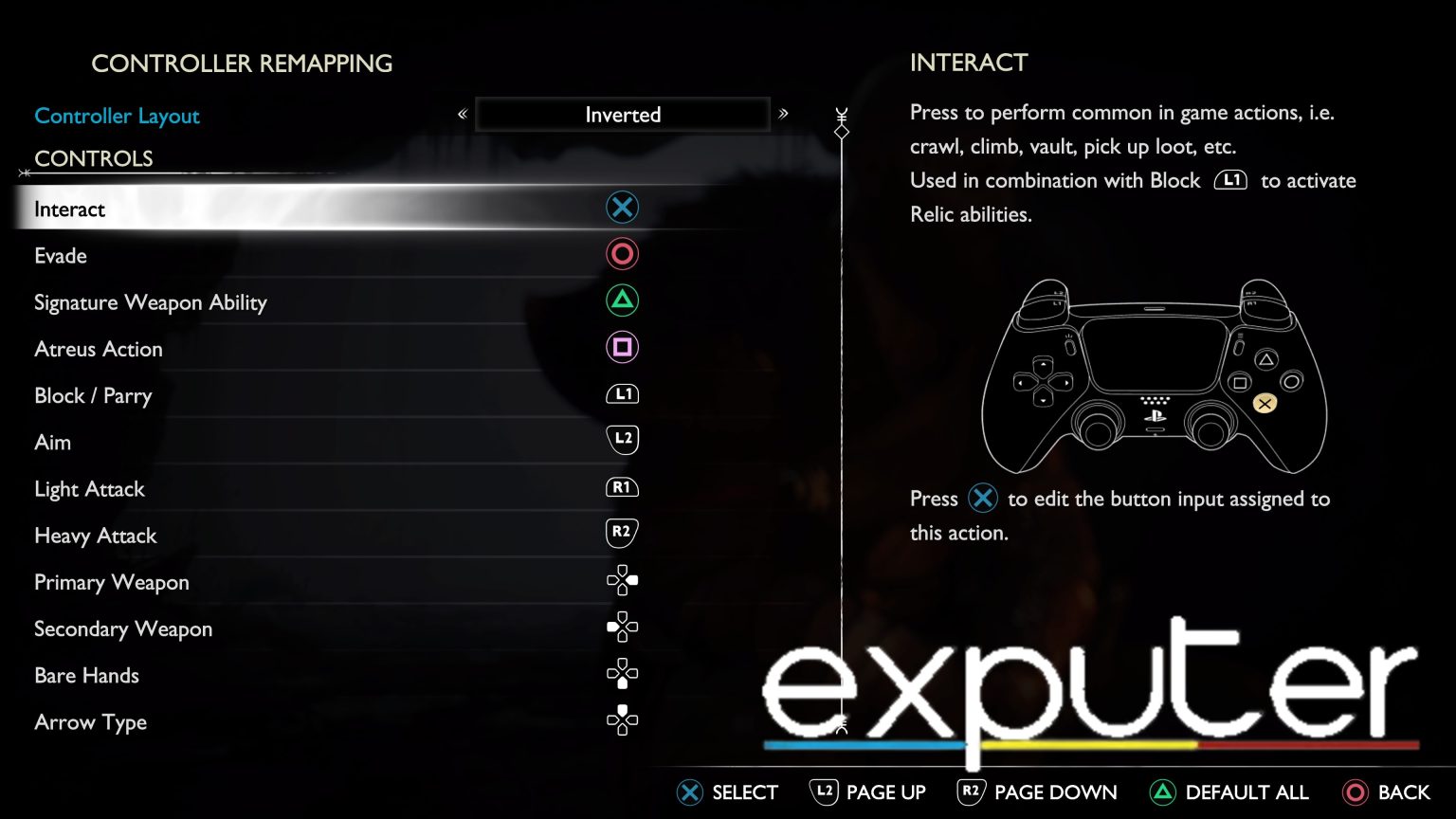The height and width of the screenshot is (819, 1456).
Task: Select the Interact row in the controls list
Action: pos(284,209)
